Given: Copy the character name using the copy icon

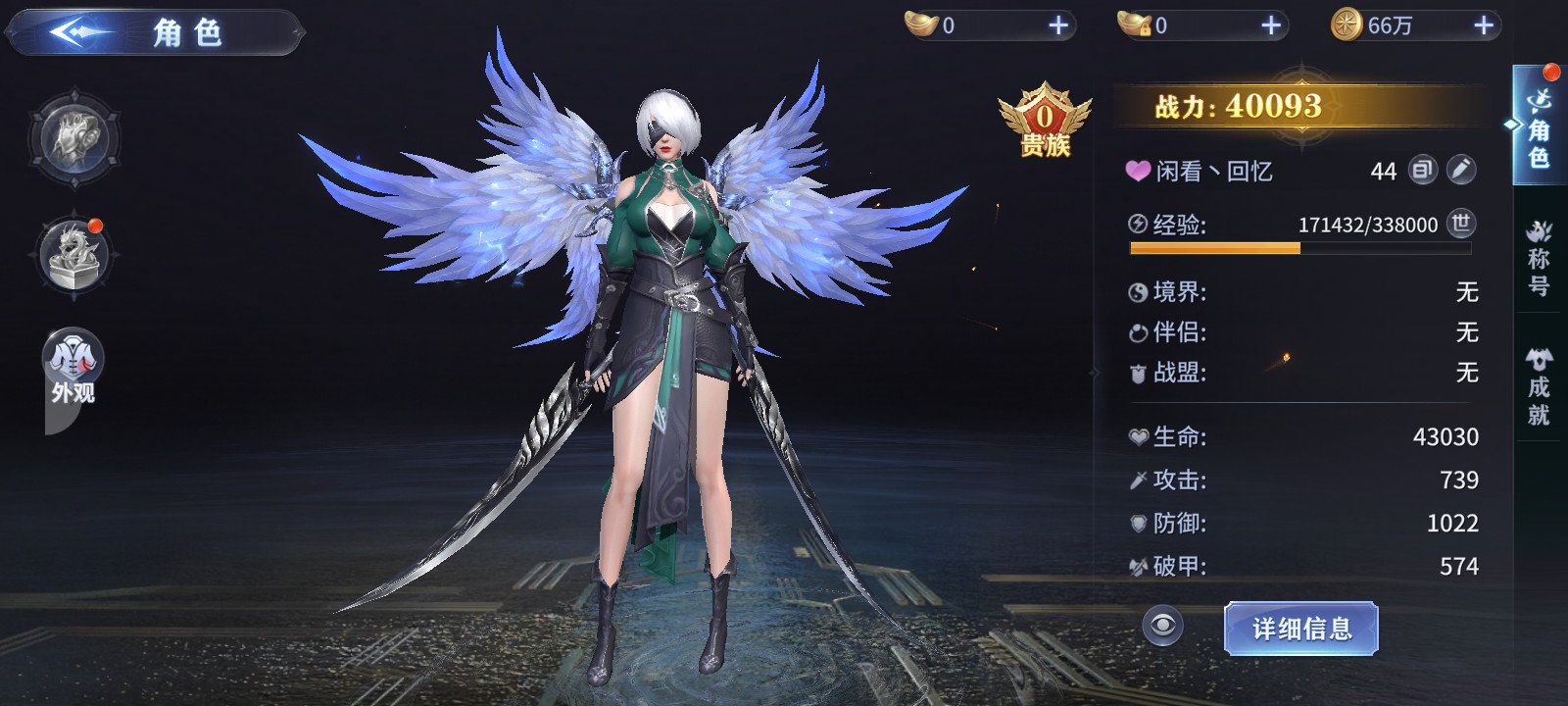Looking at the screenshot, I should [1422, 171].
